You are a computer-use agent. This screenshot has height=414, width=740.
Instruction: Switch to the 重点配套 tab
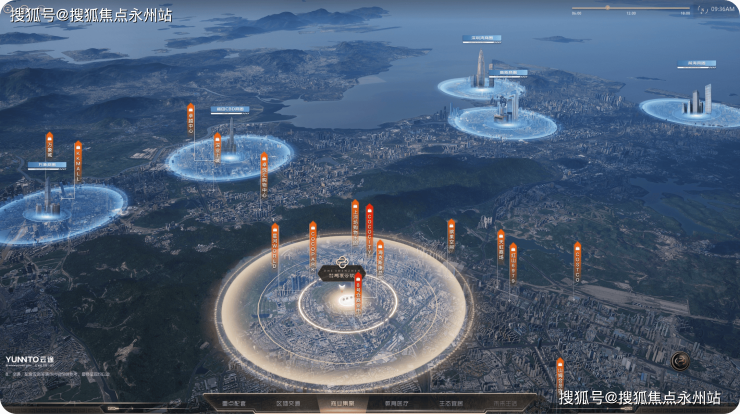232,404
